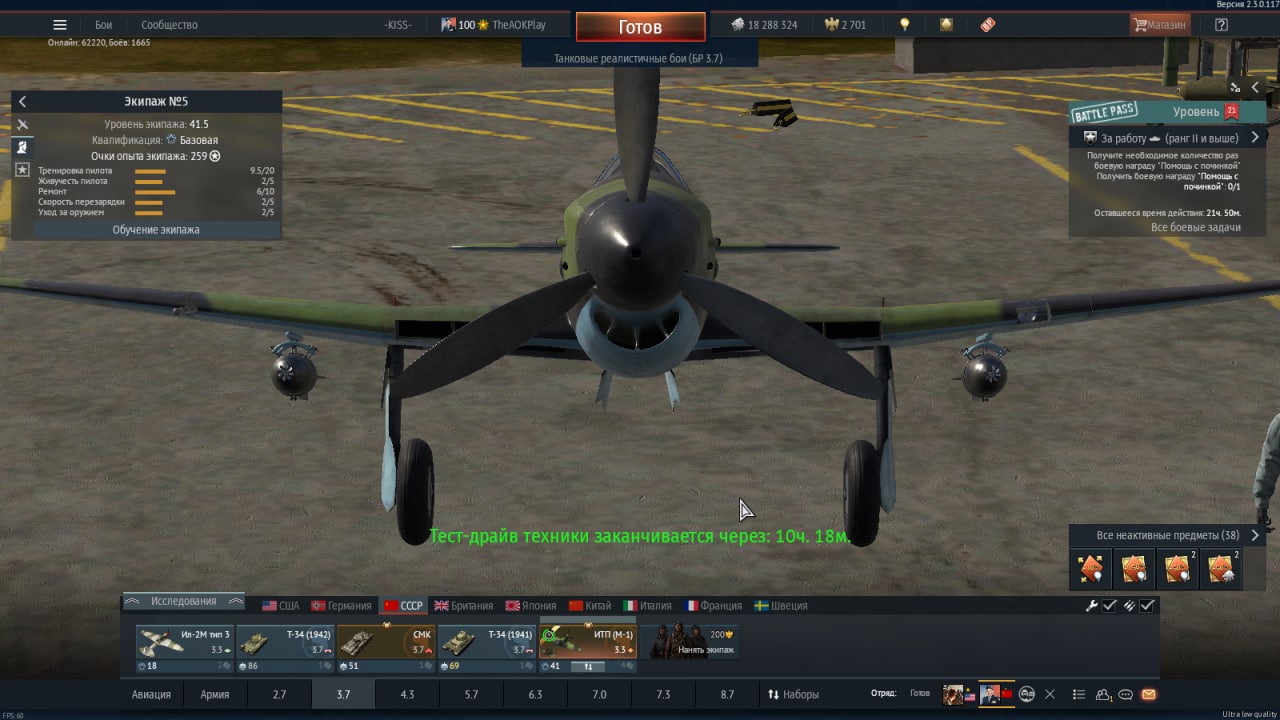
Task: Switch to the США nation tab
Action: point(281,606)
